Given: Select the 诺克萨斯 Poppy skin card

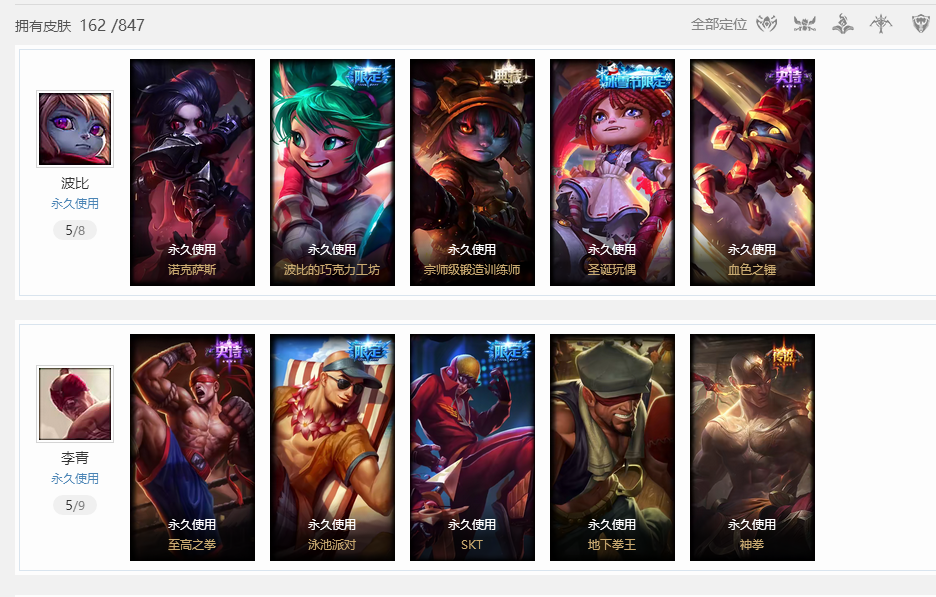Looking at the screenshot, I should [x=192, y=172].
